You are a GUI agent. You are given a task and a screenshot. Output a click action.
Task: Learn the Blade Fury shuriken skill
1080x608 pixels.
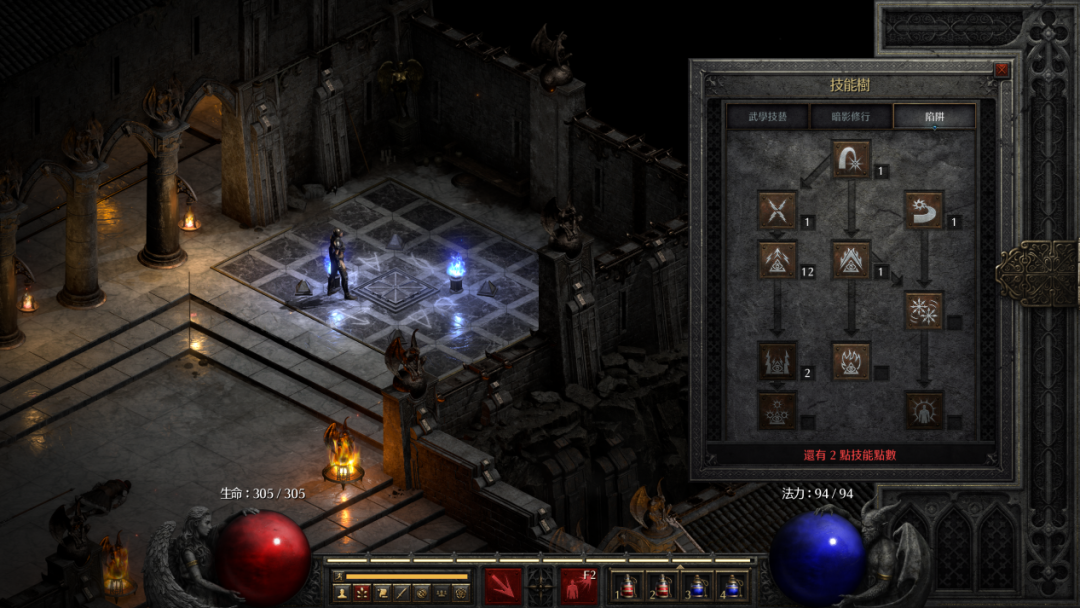[924, 310]
